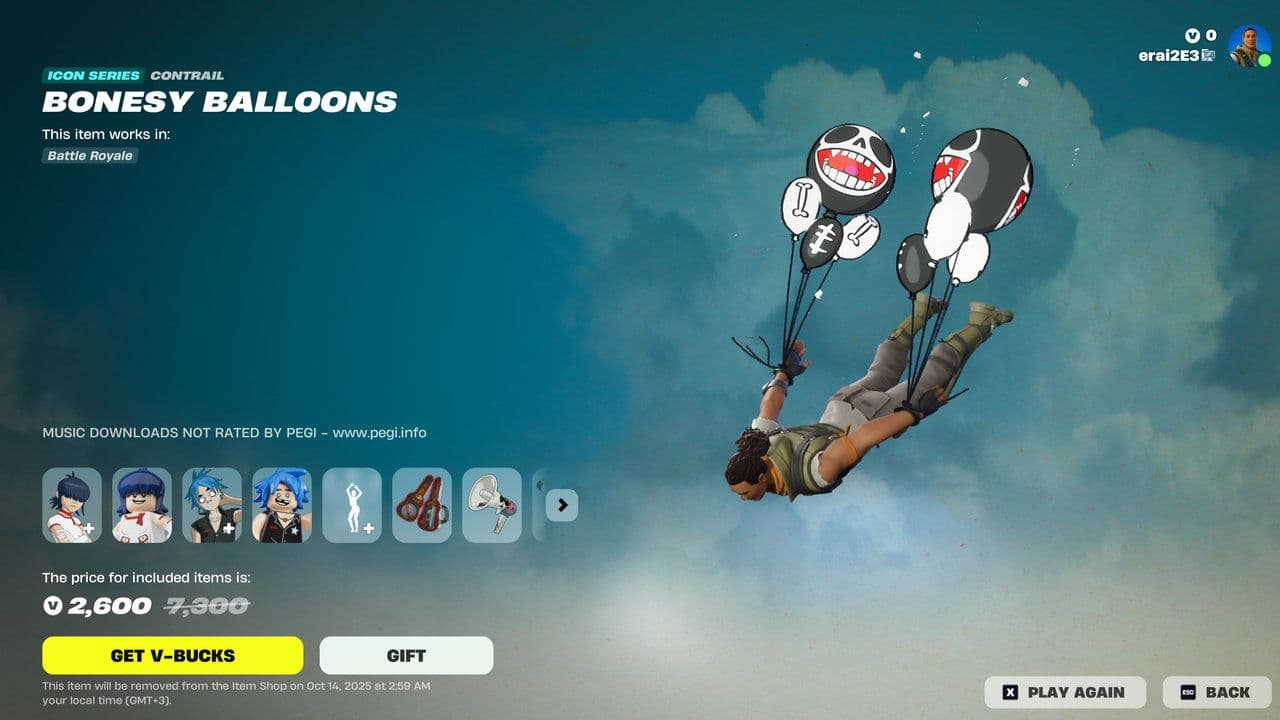Select the Noodle outfit thumbnail icon
The width and height of the screenshot is (1280, 720).
(72, 505)
